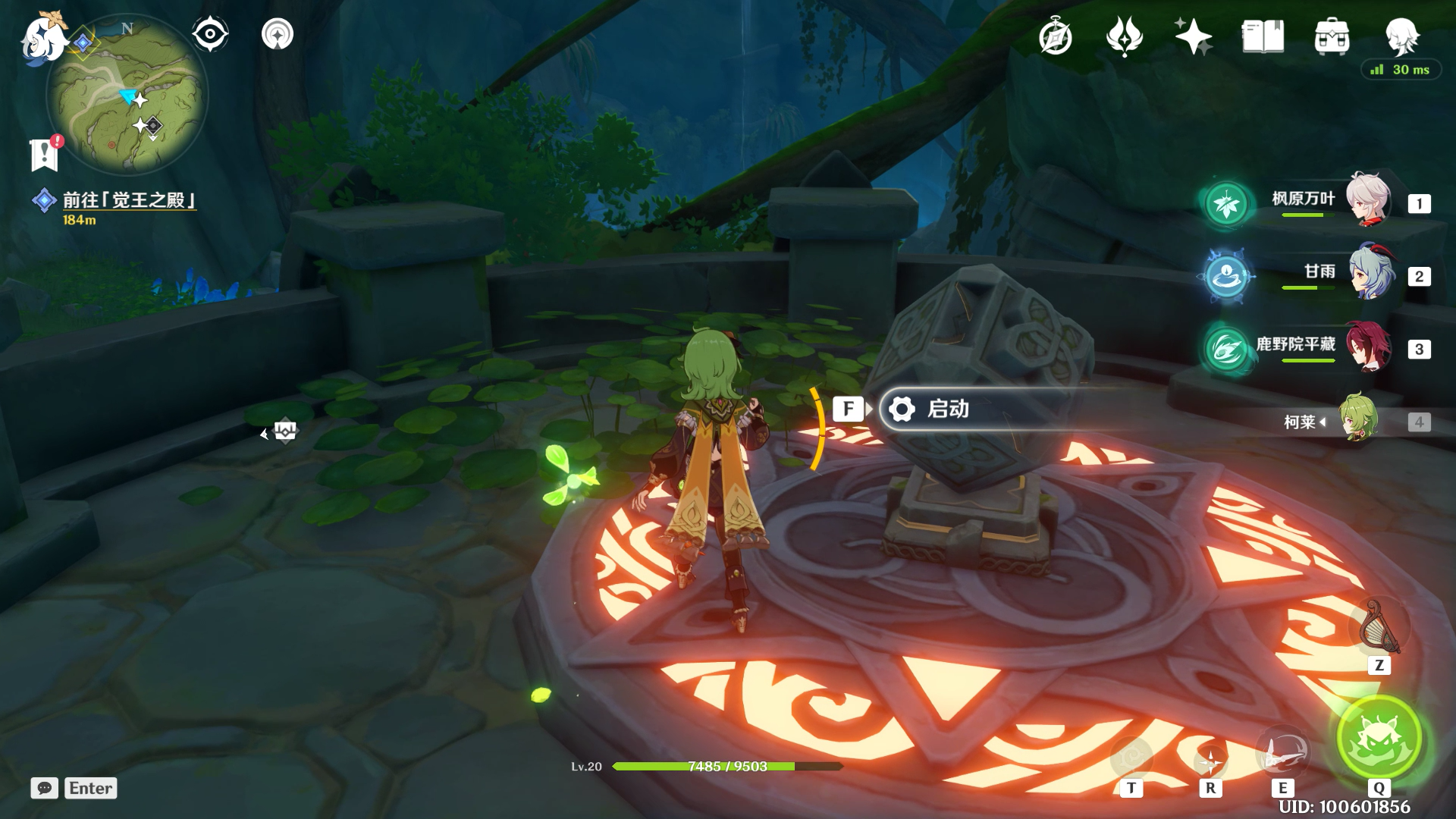
Task: Open the quest log with red alert
Action: point(45,154)
